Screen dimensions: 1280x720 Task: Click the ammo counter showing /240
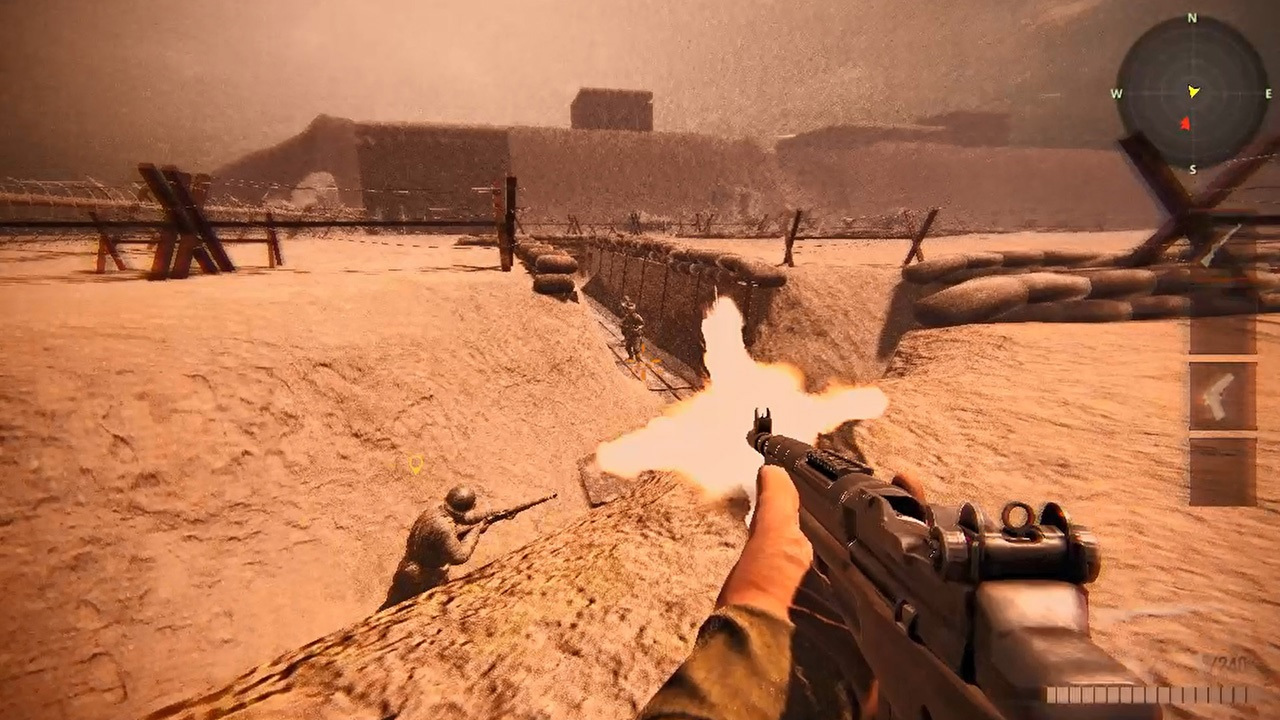coord(1230,661)
